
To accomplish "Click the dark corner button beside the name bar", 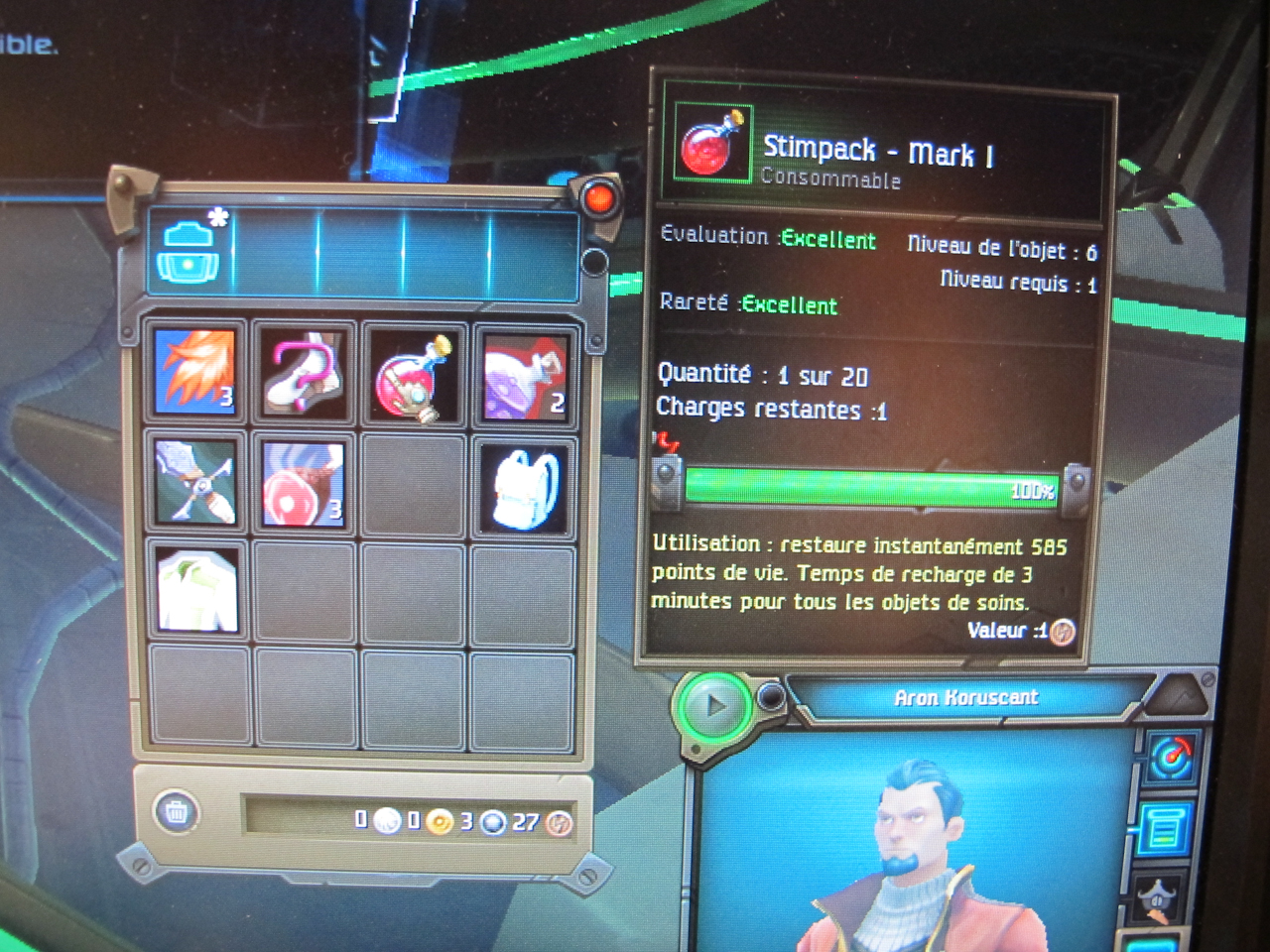I will tap(1181, 696).
